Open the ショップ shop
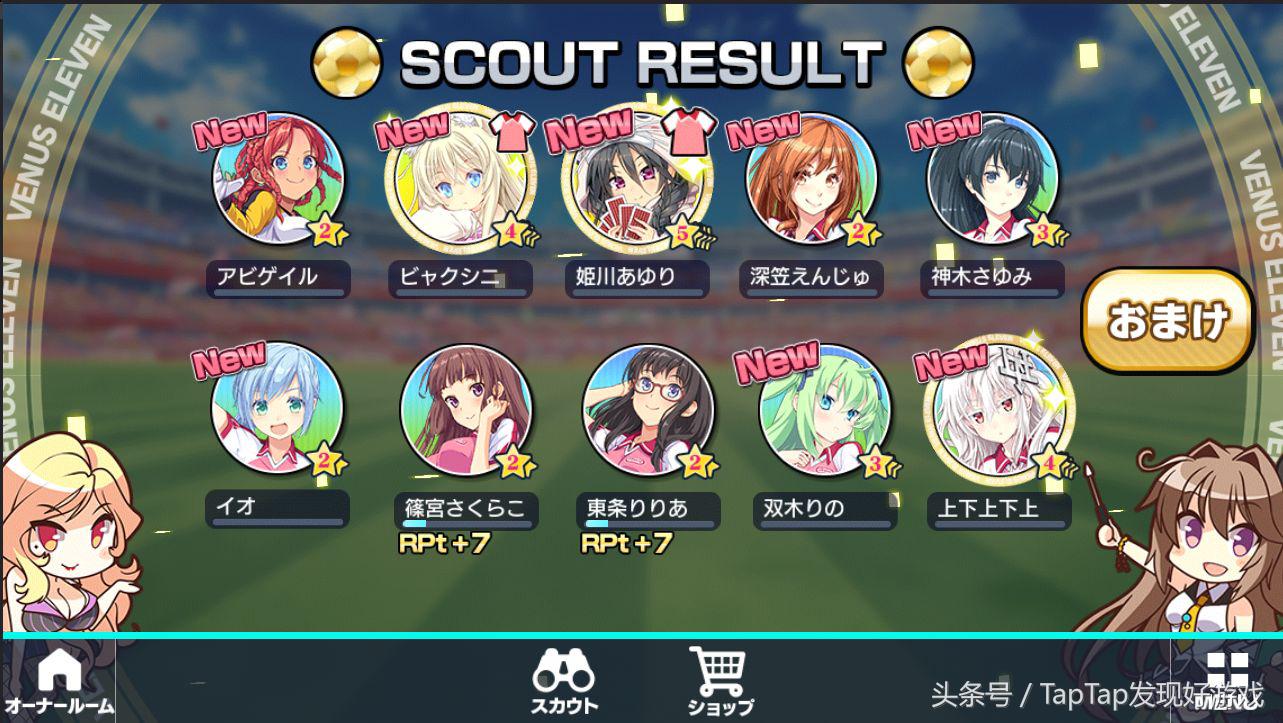Screen dimensions: 1283x723 [x=719, y=679]
